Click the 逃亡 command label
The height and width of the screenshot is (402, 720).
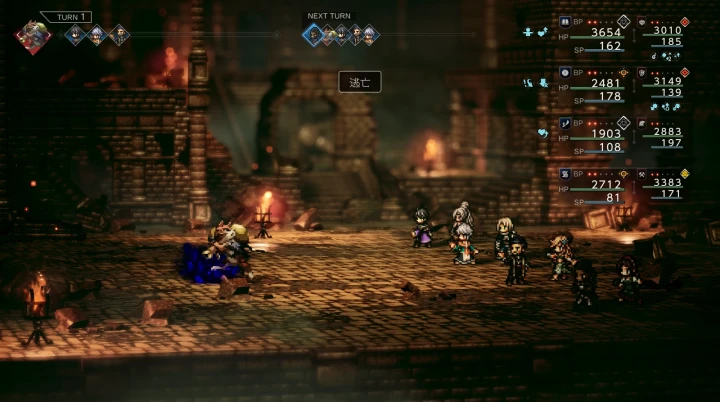[360, 83]
